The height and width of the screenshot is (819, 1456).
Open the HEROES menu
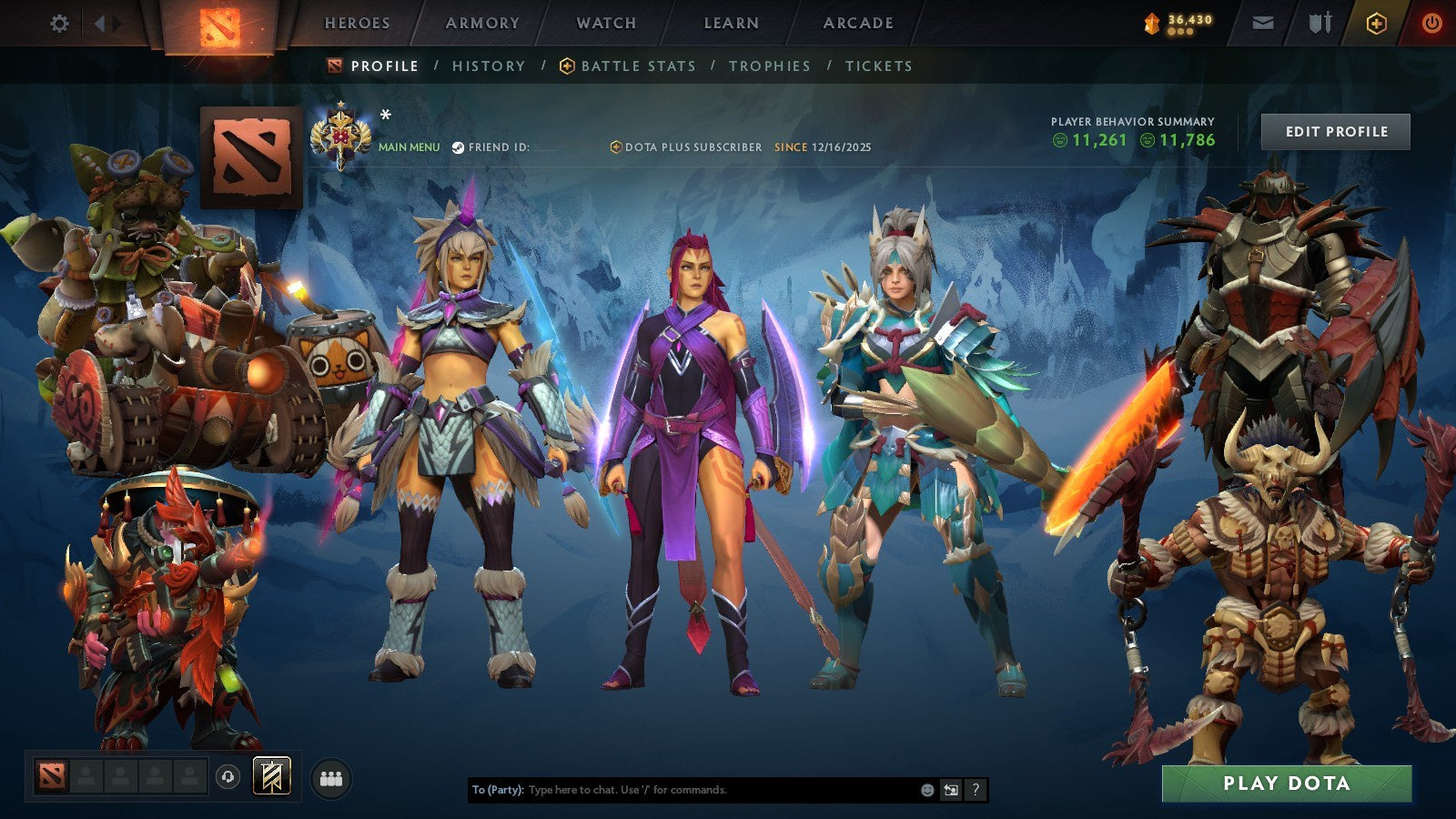click(x=359, y=22)
